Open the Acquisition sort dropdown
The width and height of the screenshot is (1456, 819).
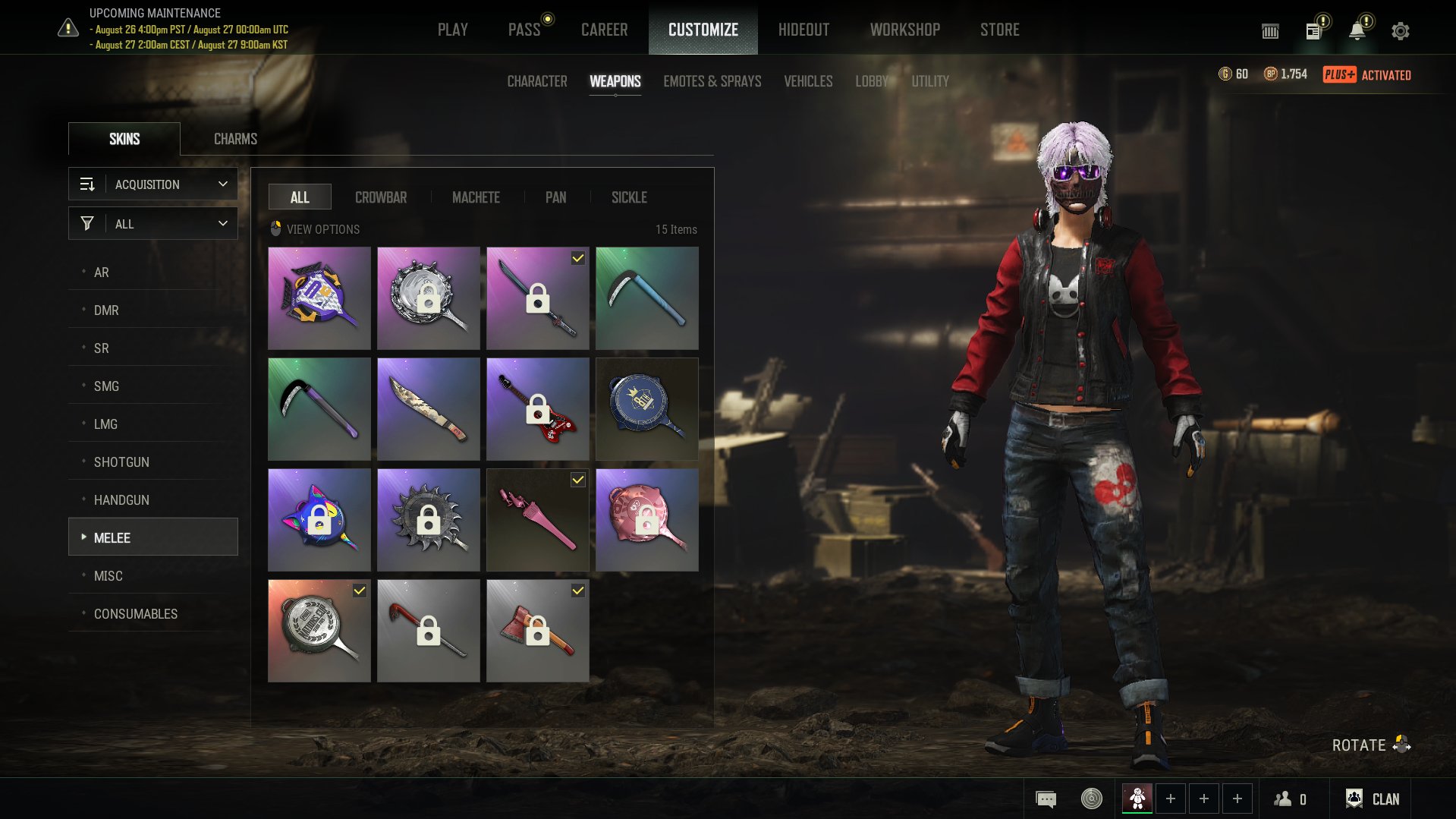[x=153, y=184]
